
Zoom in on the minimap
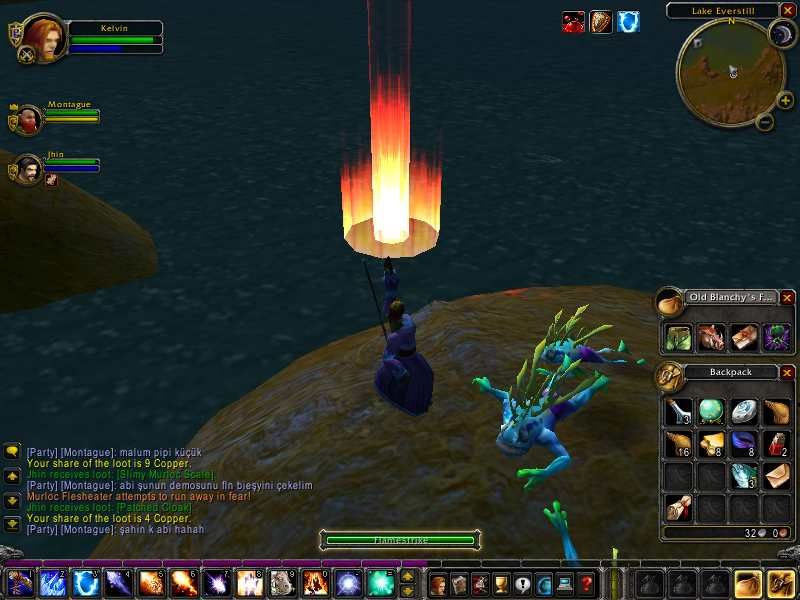785,100
